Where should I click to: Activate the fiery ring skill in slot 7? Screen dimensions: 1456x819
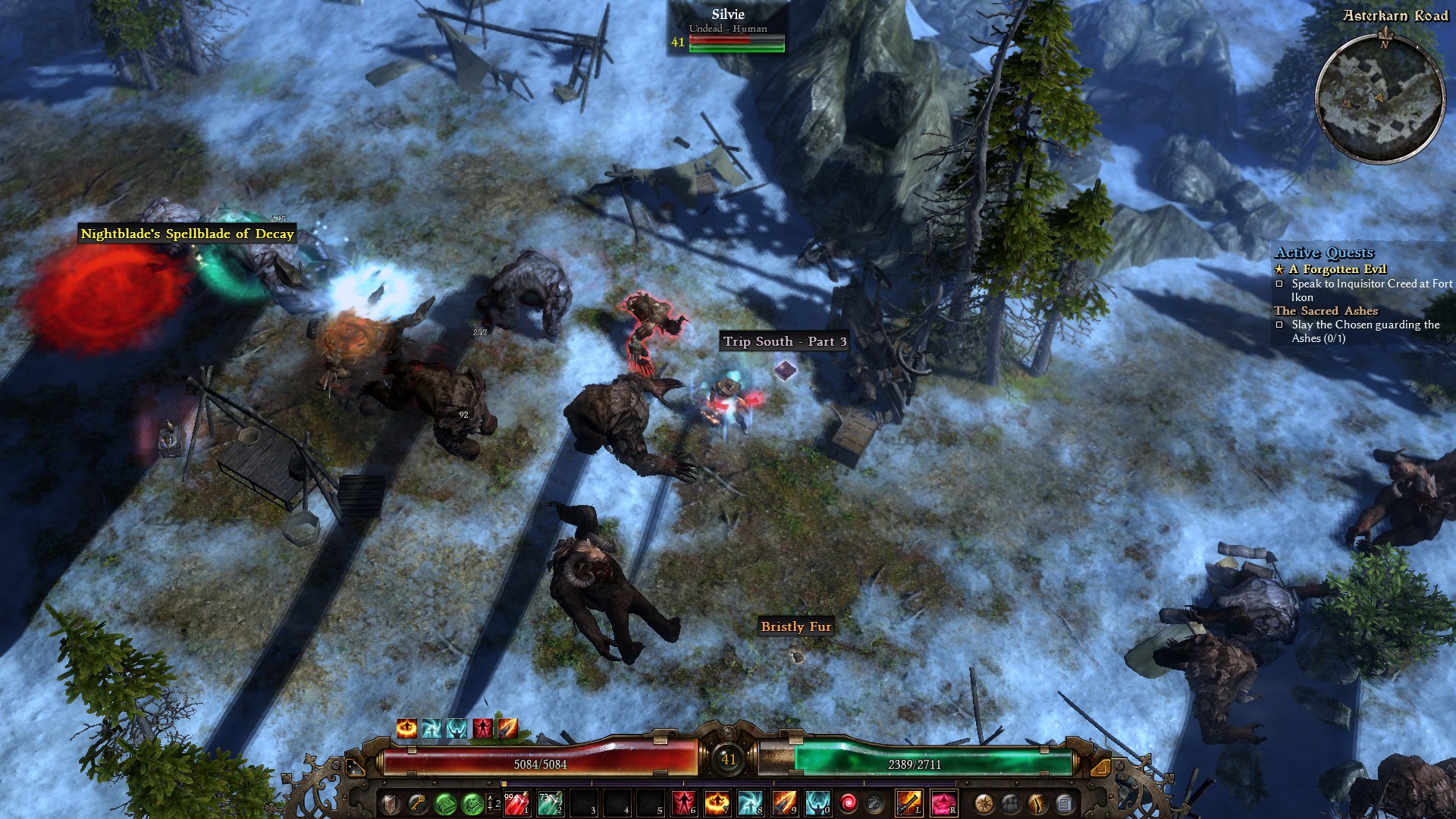pos(717,802)
